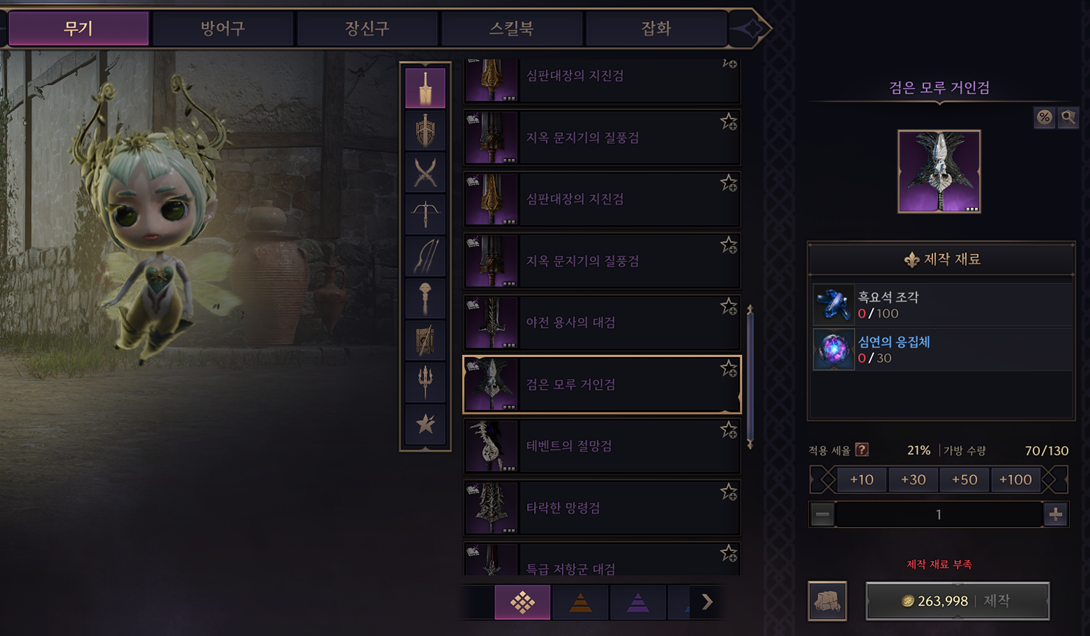The image size is (1090, 636).
Task: Increase quantity with the plus stepper
Action: [x=1055, y=515]
